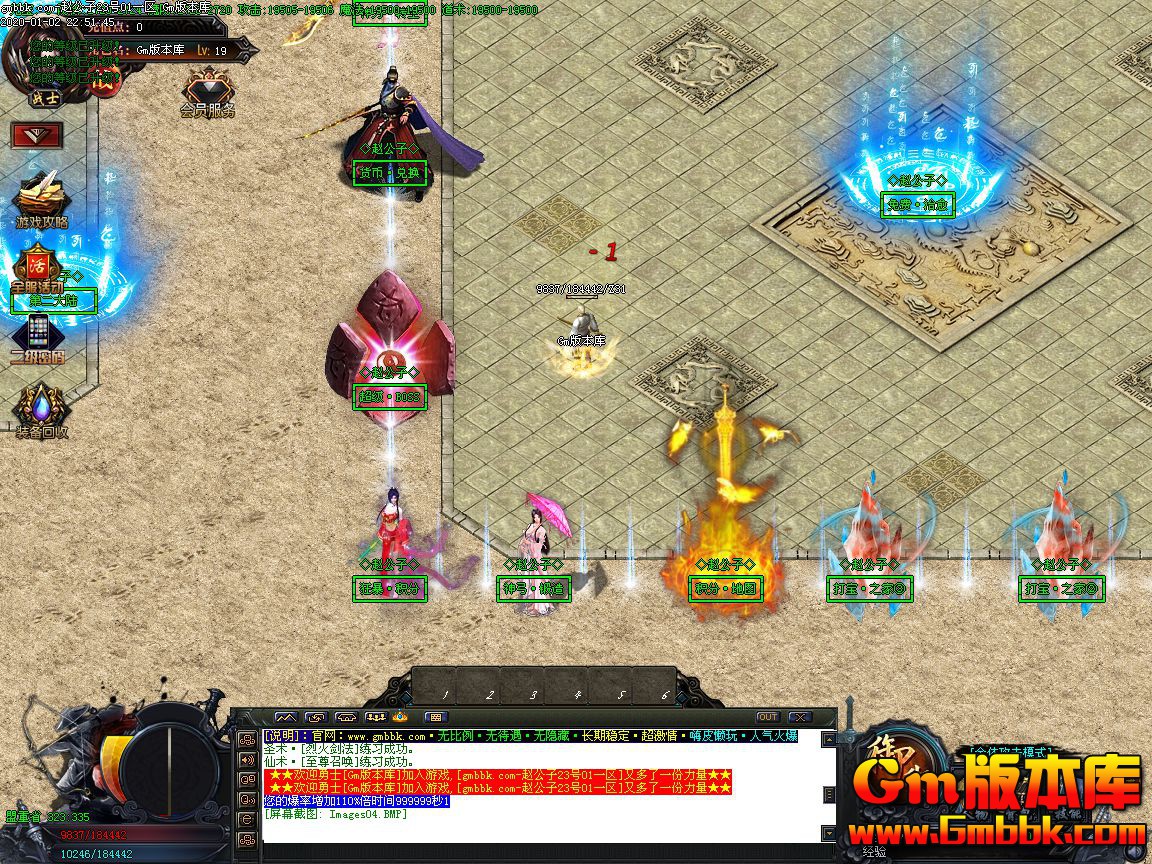
Task: Click the 战士 warrior class badge
Action: pyautogui.click(x=43, y=98)
